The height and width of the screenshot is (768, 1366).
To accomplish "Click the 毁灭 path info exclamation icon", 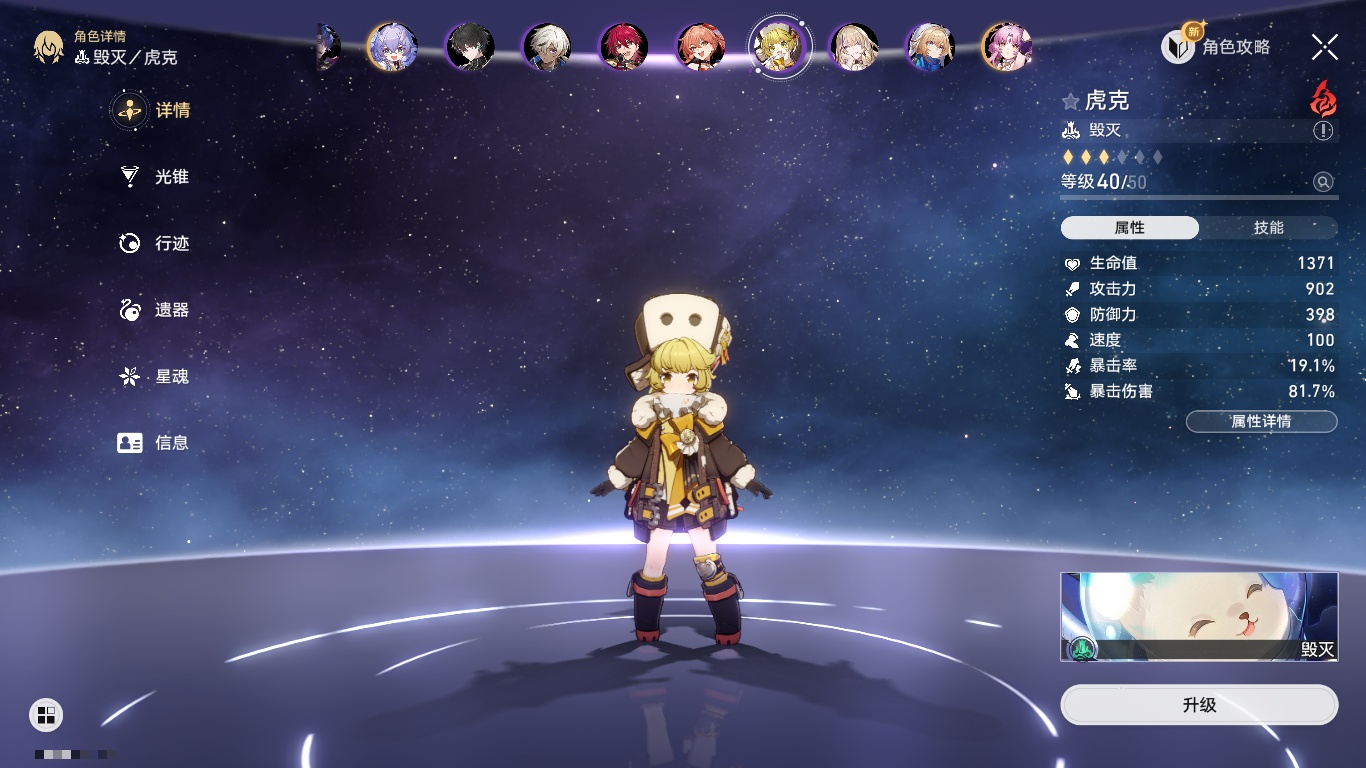I will (x=1323, y=131).
